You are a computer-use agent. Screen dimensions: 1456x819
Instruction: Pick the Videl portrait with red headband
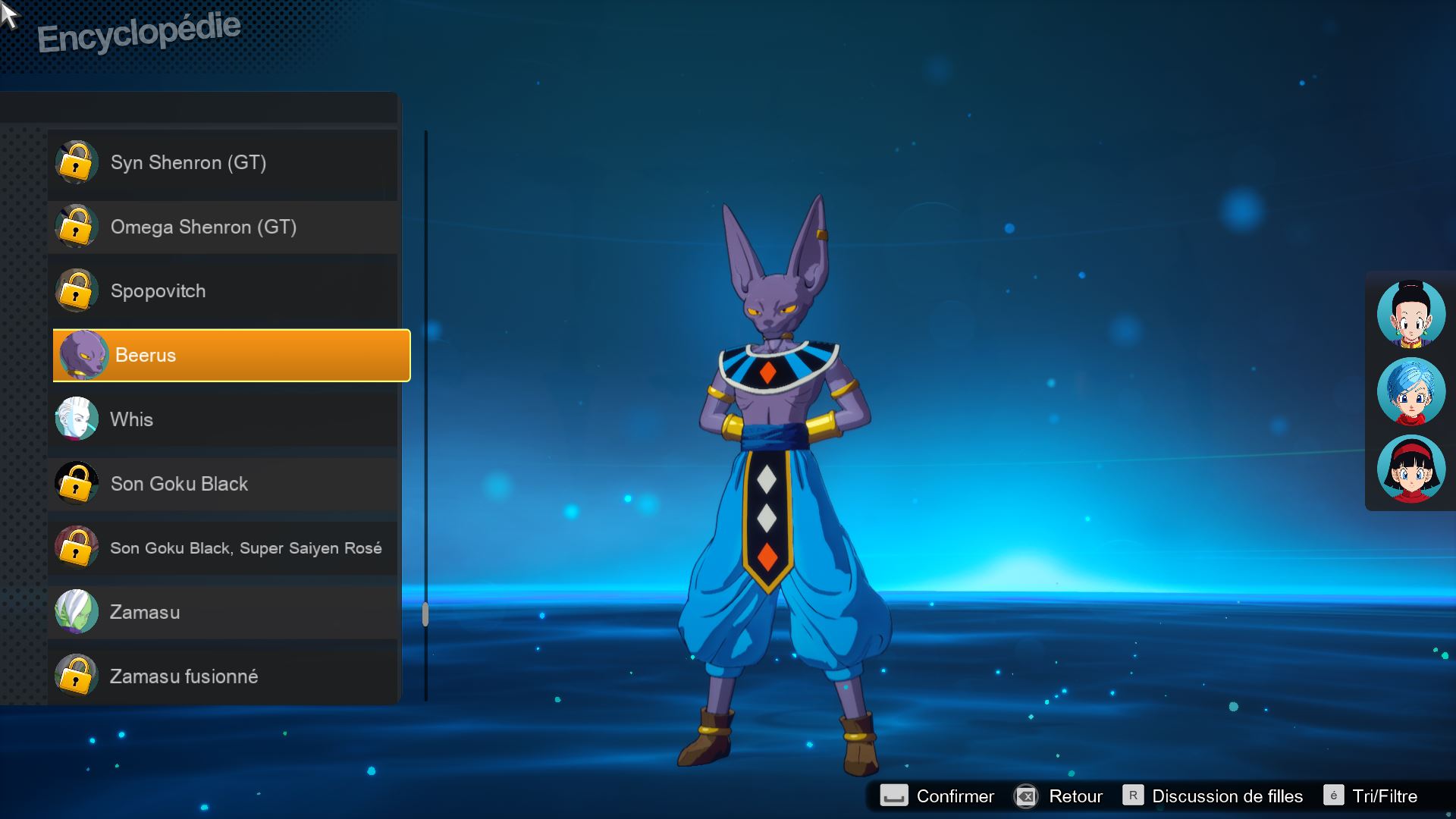point(1410,469)
